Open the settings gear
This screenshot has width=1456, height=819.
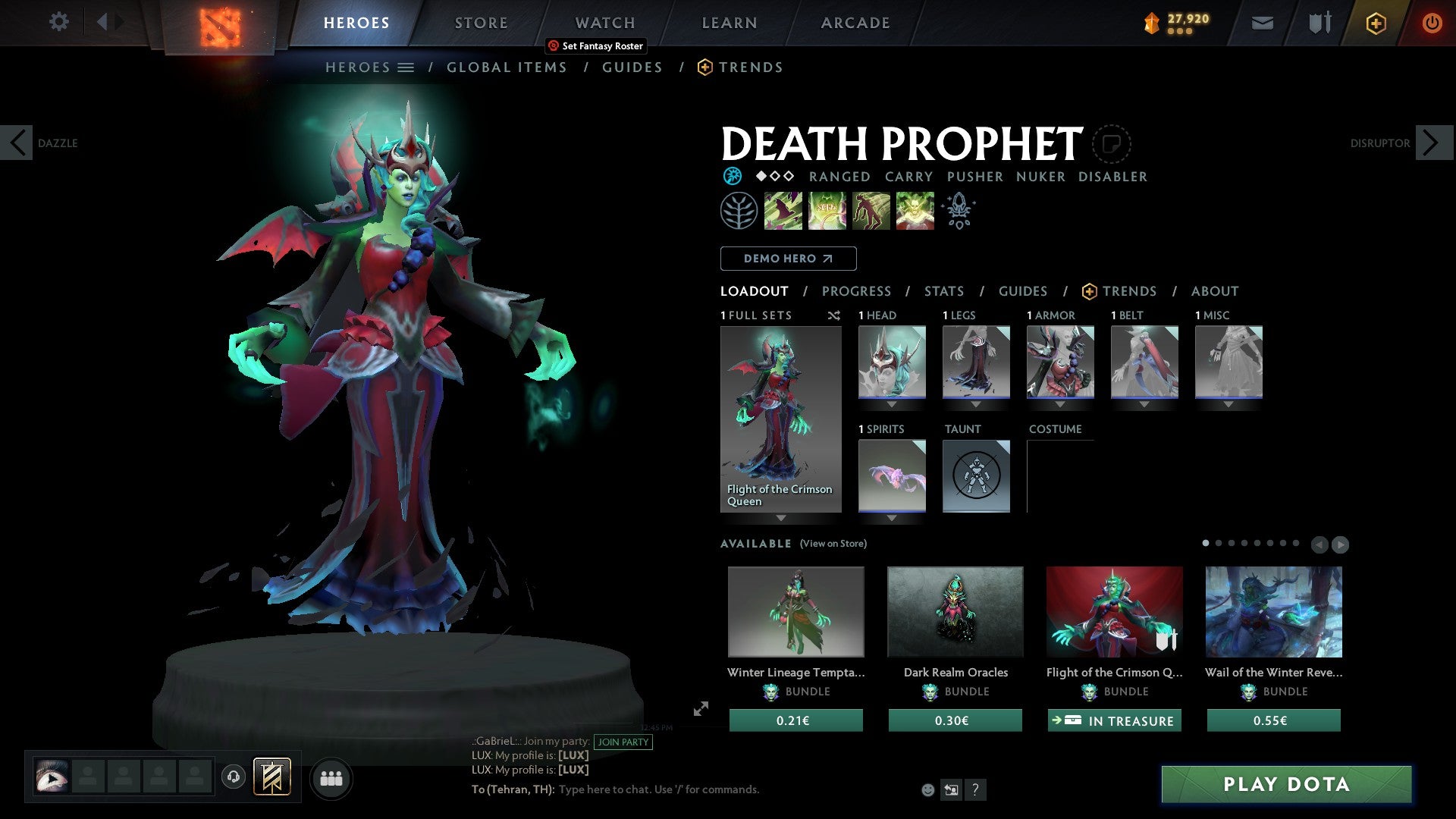(x=58, y=22)
